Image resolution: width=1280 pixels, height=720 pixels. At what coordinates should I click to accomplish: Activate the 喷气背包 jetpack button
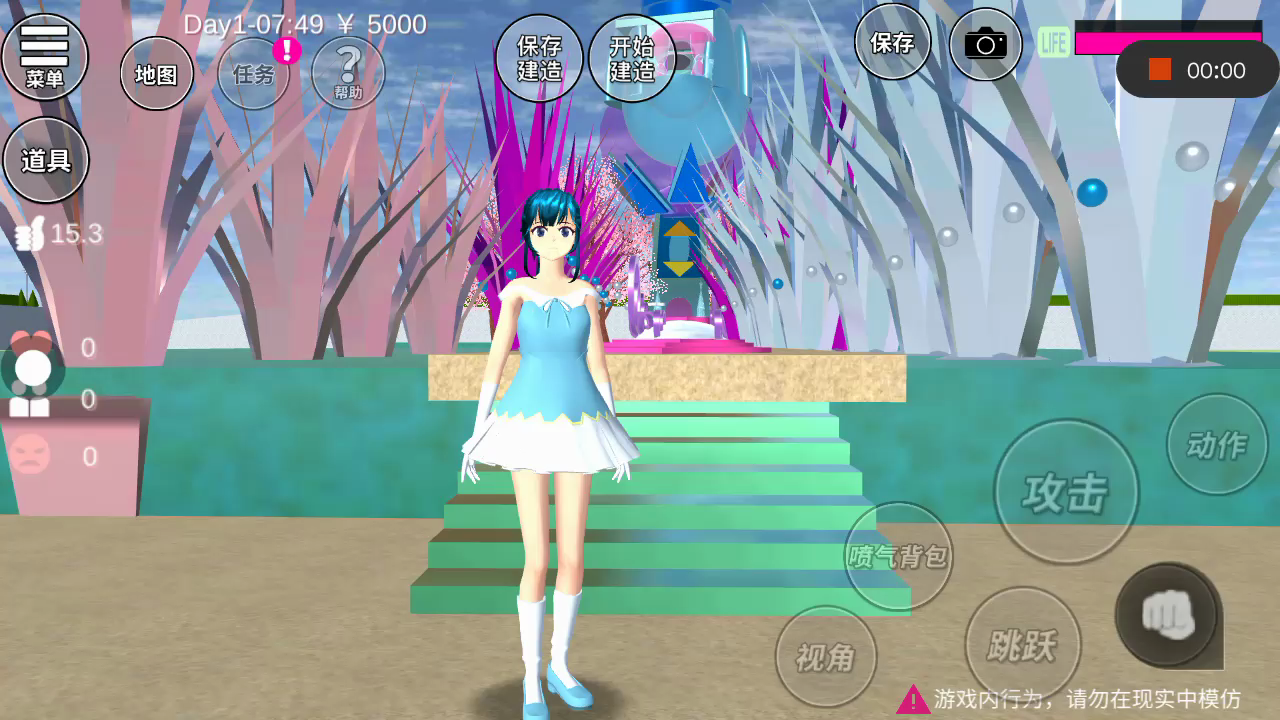coord(898,556)
